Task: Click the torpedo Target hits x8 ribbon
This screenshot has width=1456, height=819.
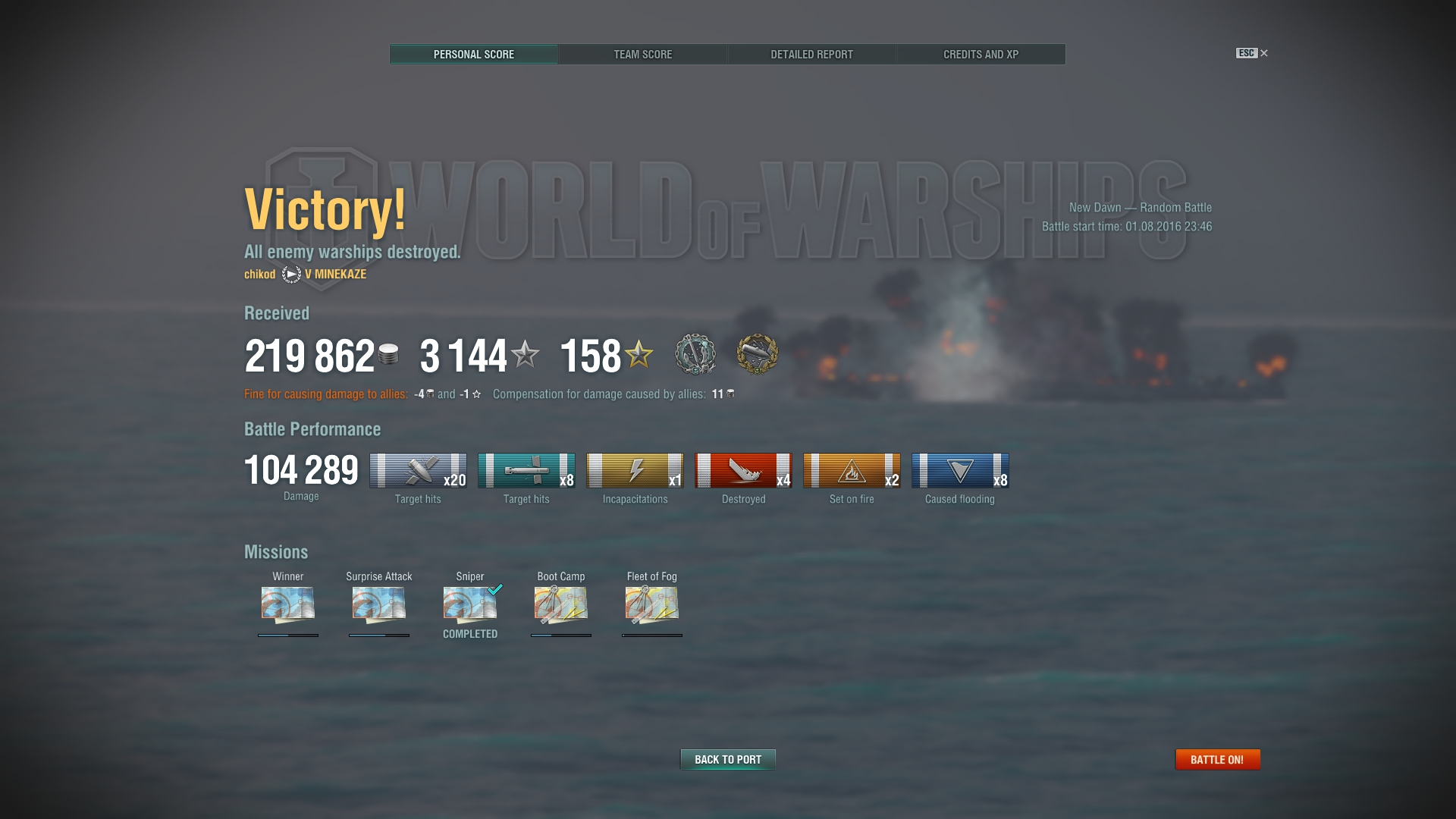Action: click(x=526, y=471)
